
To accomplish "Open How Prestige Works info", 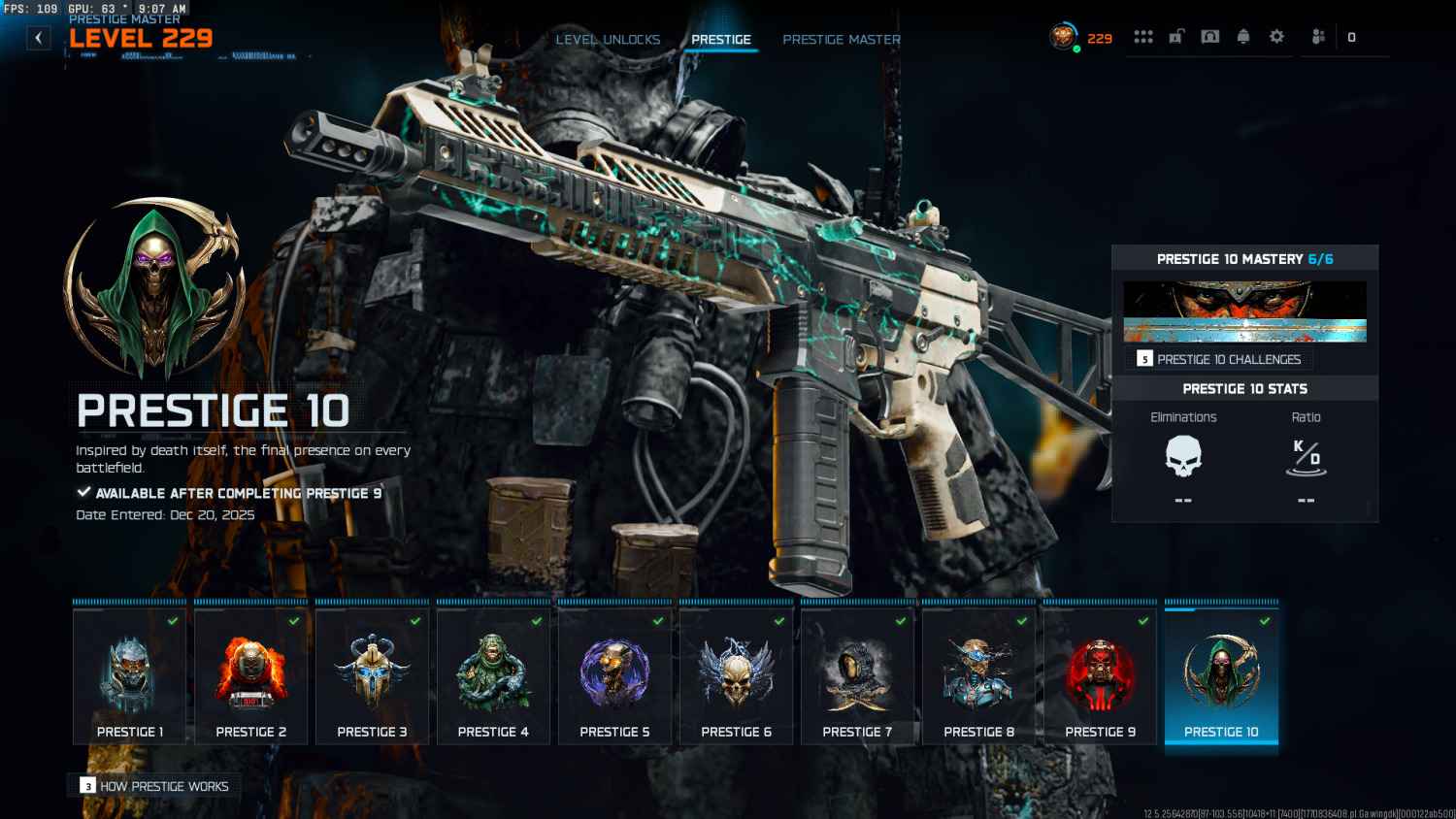I will pos(155,786).
